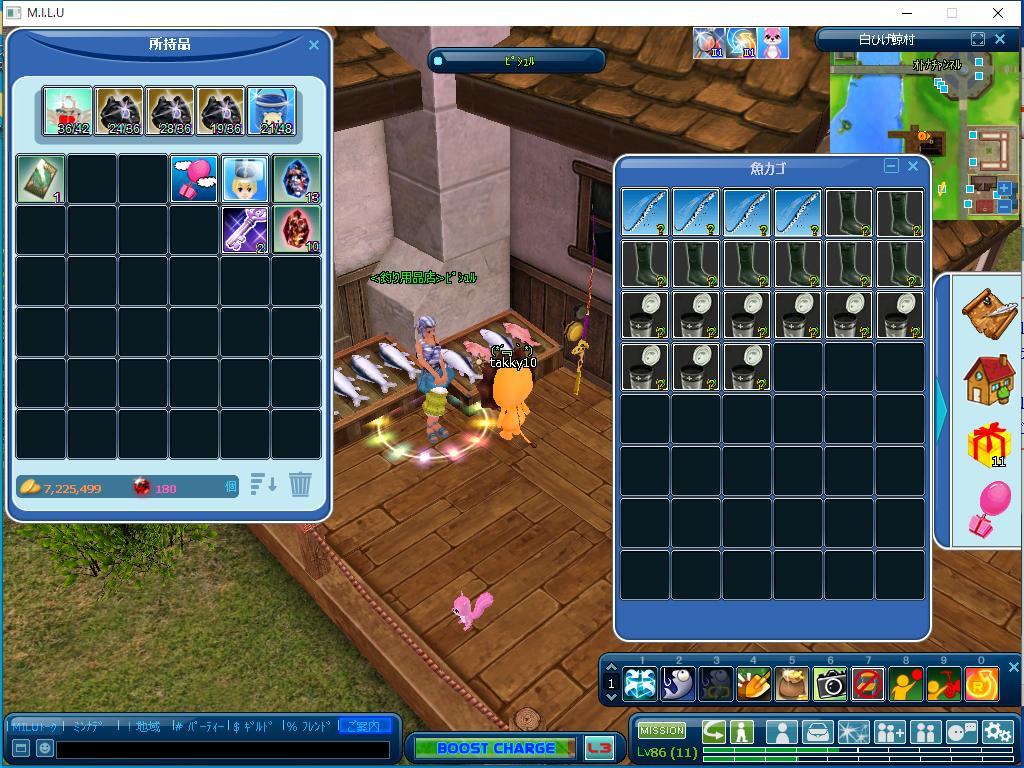The image size is (1024, 768).
Task: Open the MISSION panel
Action: [x=662, y=731]
